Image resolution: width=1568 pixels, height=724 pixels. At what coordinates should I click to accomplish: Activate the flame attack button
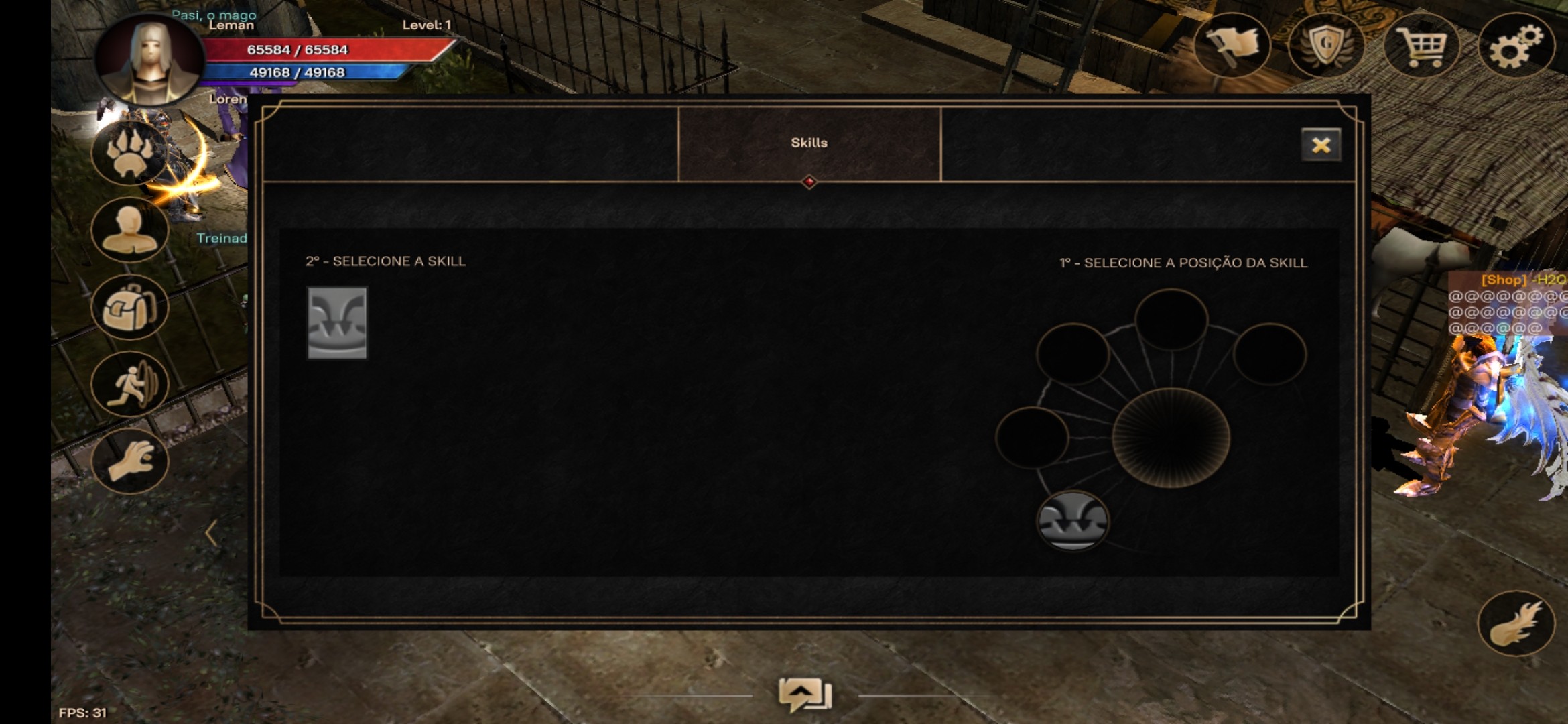click(1516, 623)
